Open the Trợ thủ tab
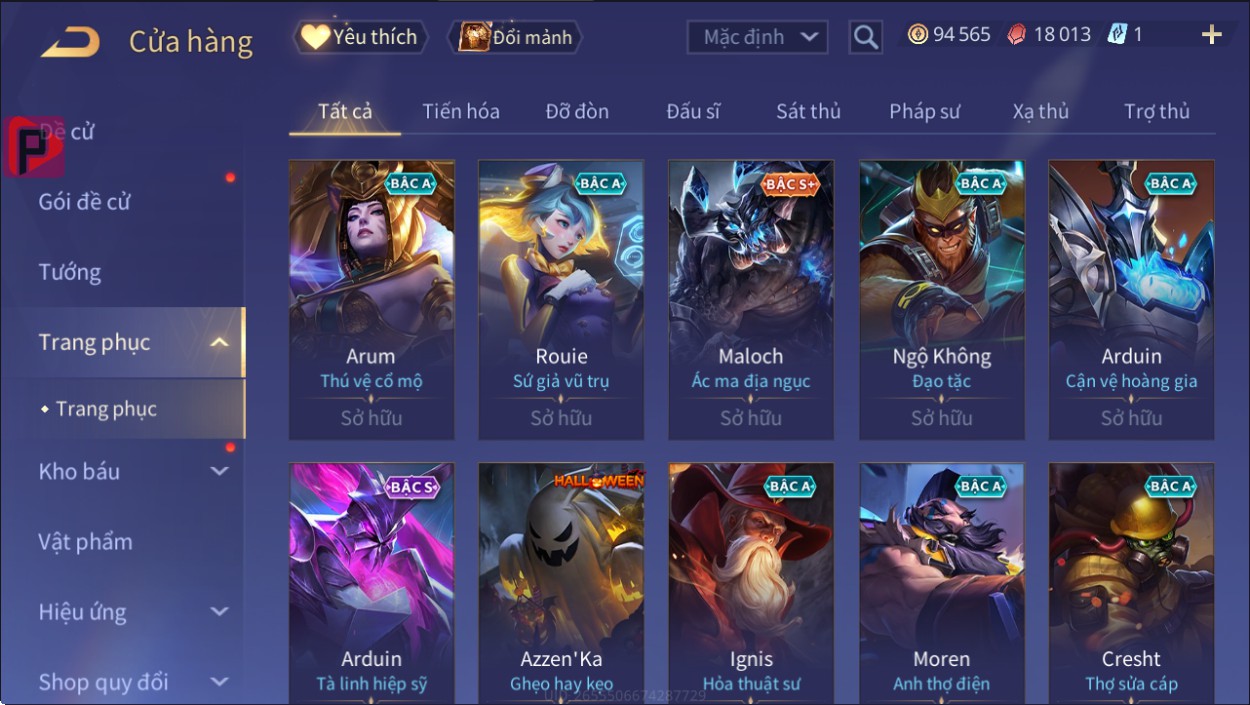1250x705 pixels. coord(1156,112)
